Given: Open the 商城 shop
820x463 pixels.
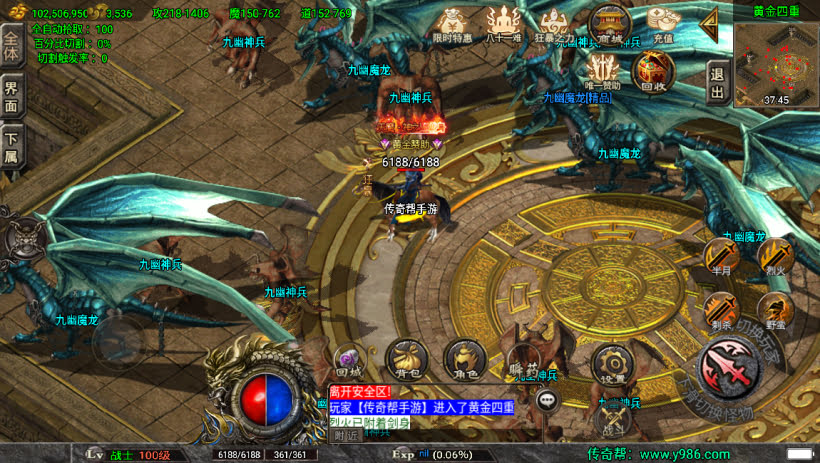Looking at the screenshot, I should tap(609, 24).
